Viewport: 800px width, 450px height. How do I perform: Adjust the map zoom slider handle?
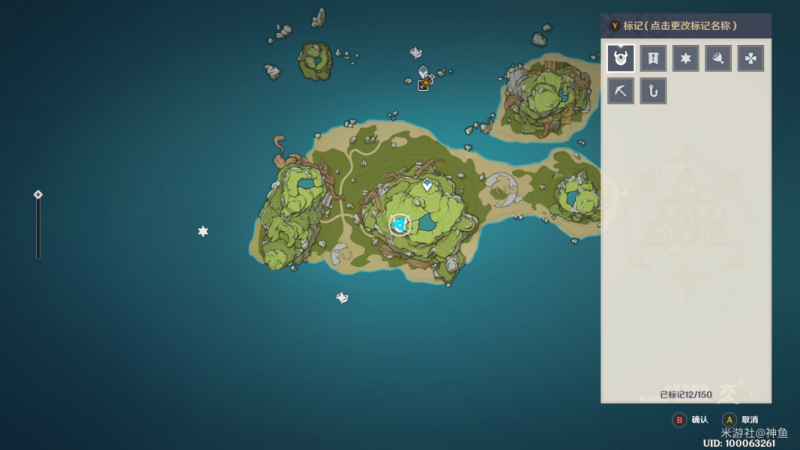tap(38, 195)
